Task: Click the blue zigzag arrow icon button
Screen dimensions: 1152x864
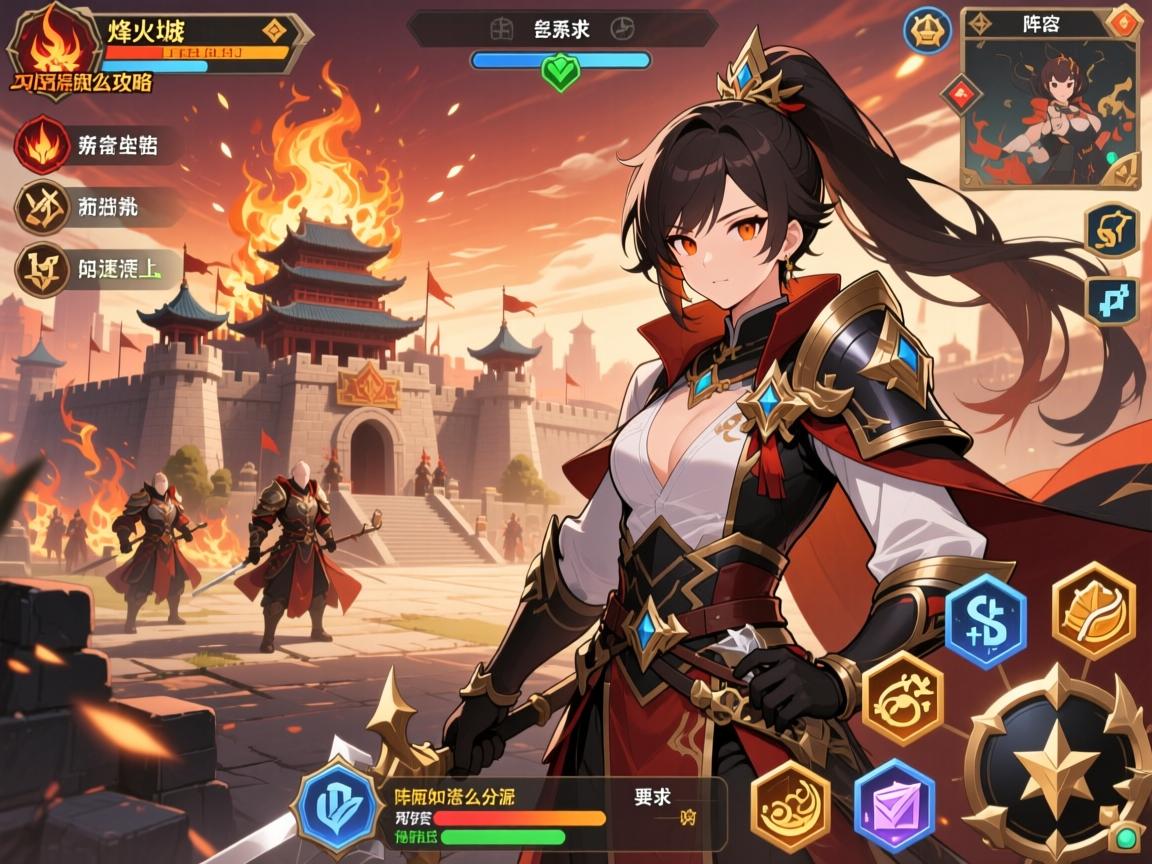Action: coord(1111,299)
